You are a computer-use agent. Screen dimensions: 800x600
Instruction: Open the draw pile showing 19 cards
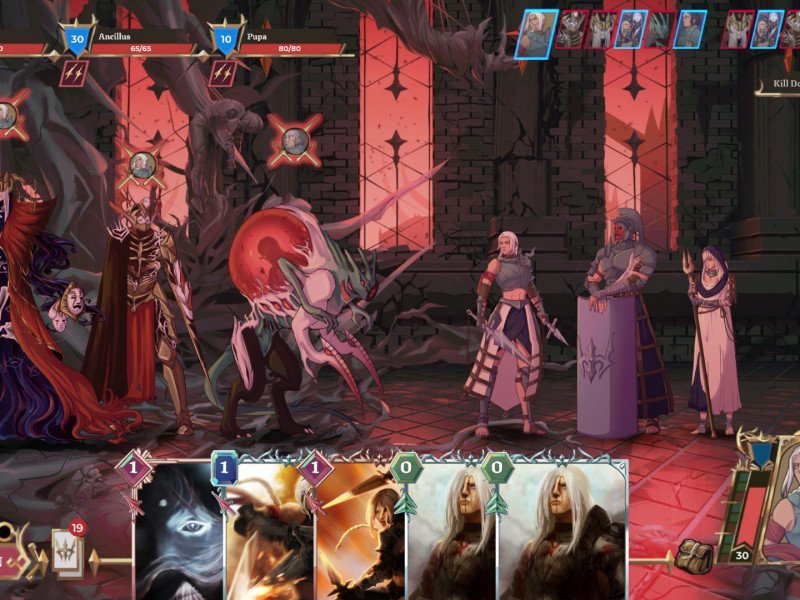(68, 547)
